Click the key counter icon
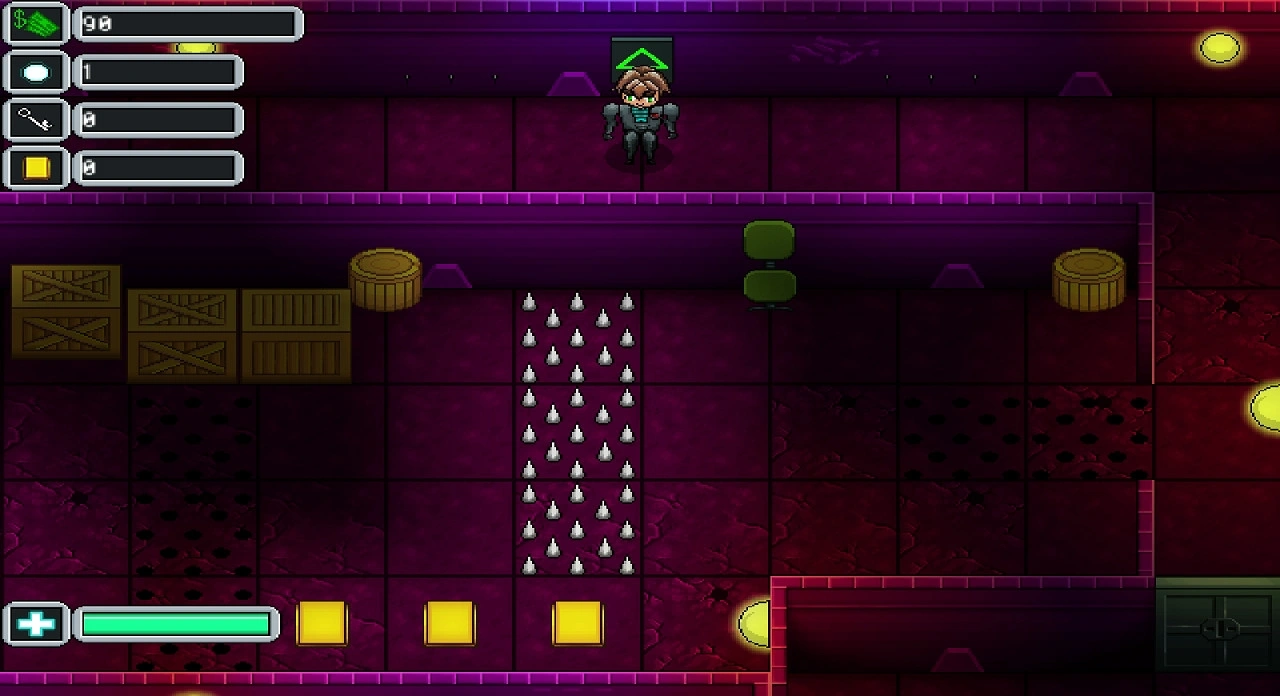 [x=36, y=121]
